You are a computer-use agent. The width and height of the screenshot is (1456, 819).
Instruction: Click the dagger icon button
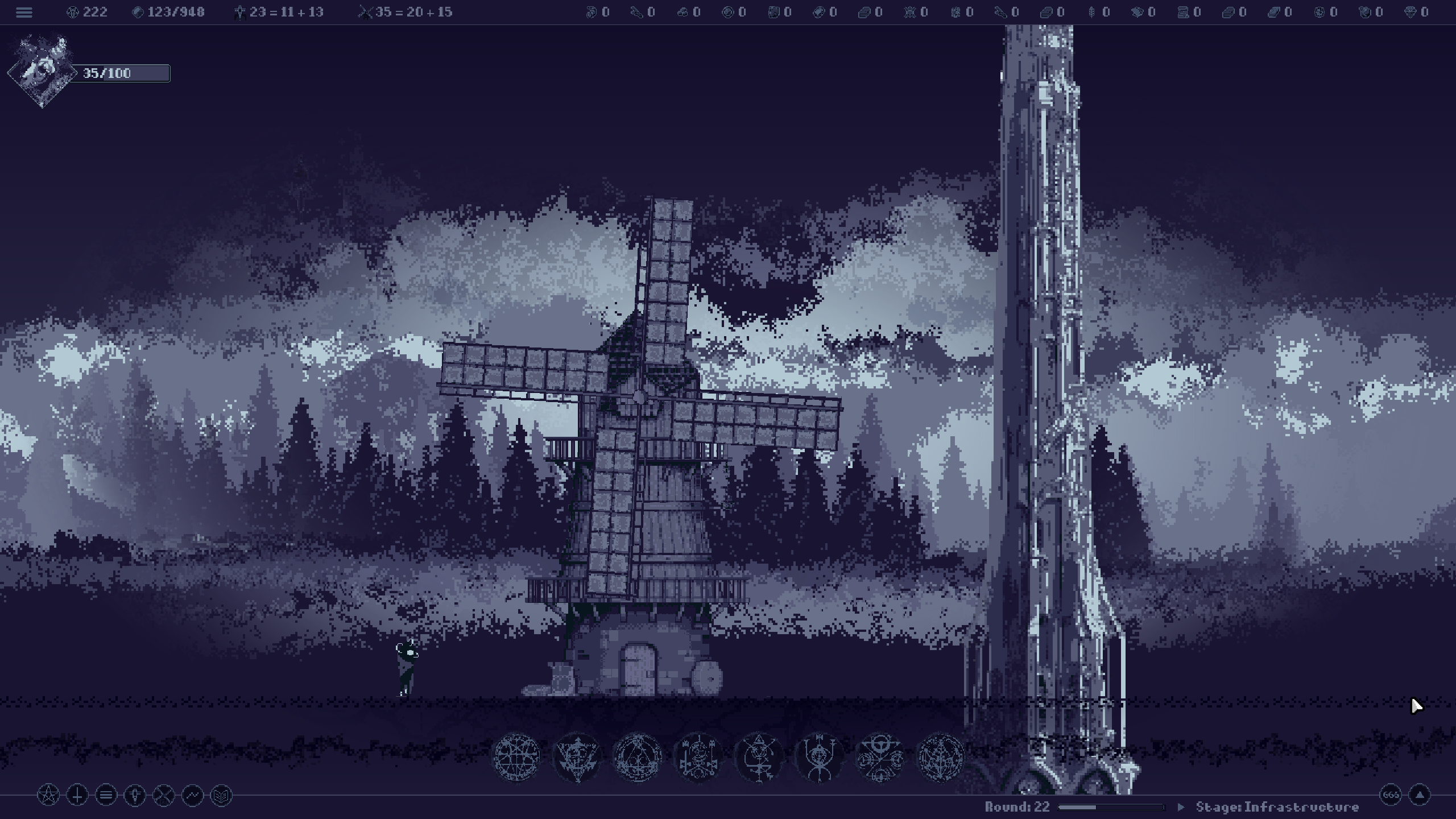pyautogui.click(x=135, y=795)
